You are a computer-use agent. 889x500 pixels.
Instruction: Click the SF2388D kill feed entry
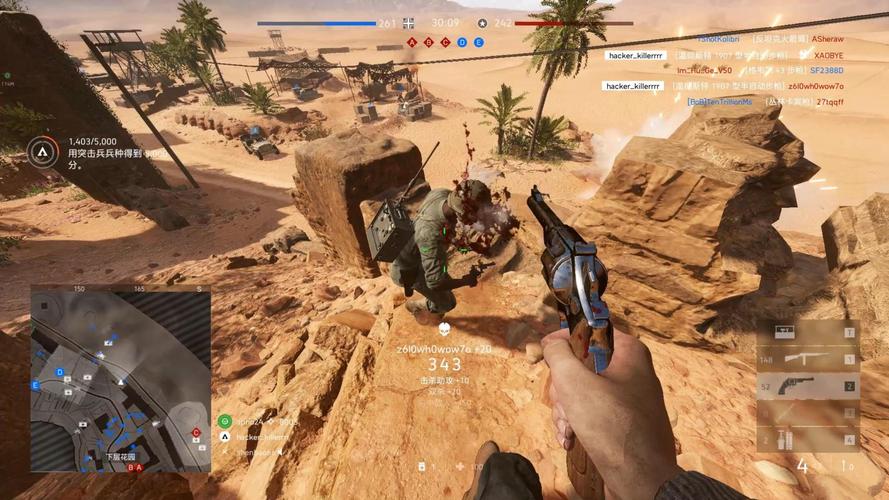click(825, 71)
